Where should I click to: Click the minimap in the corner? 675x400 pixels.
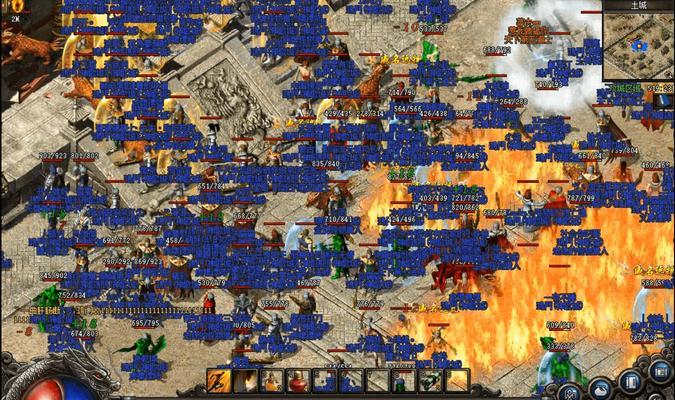tap(638, 45)
